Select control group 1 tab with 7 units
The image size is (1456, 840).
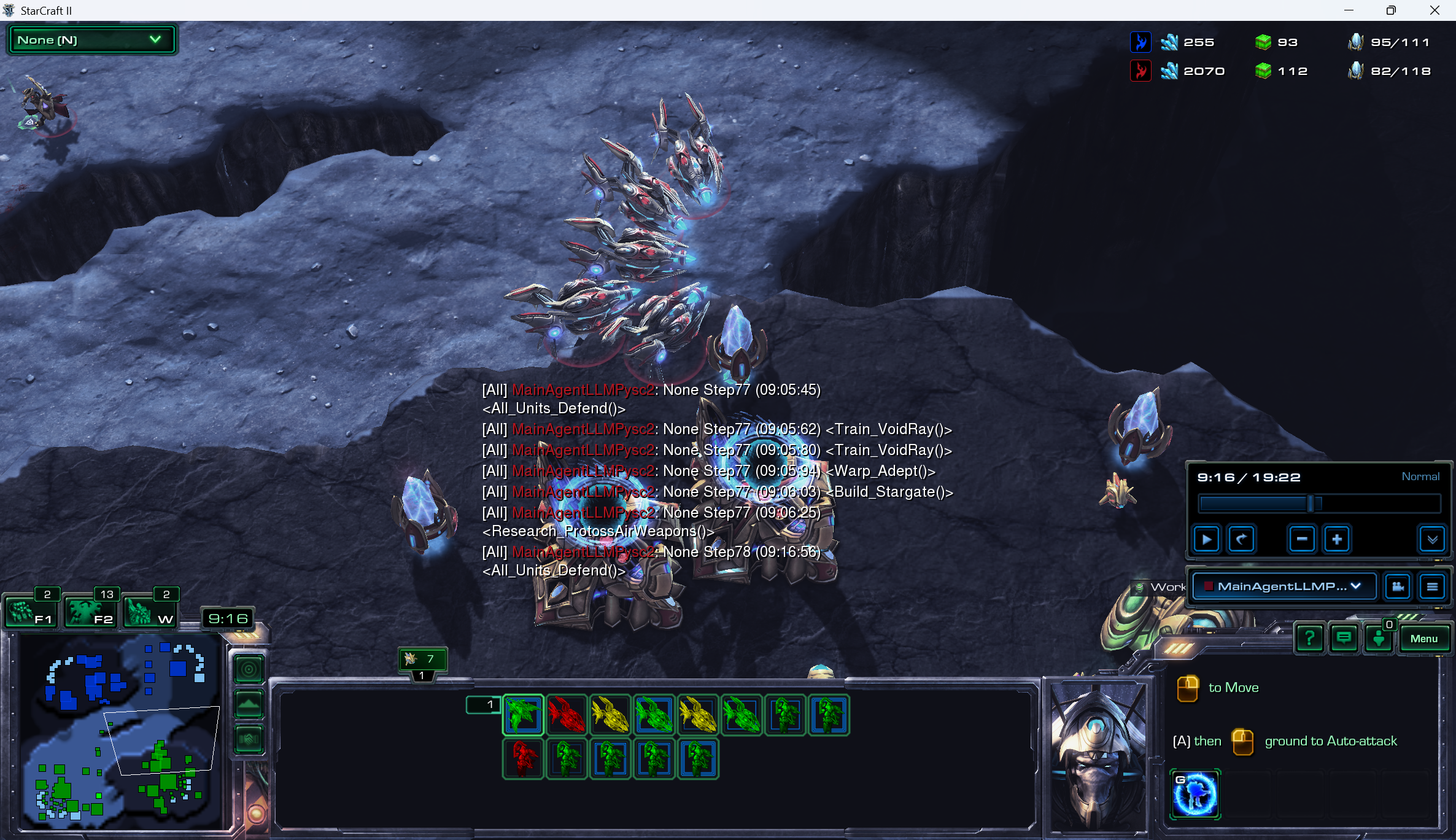[422, 659]
